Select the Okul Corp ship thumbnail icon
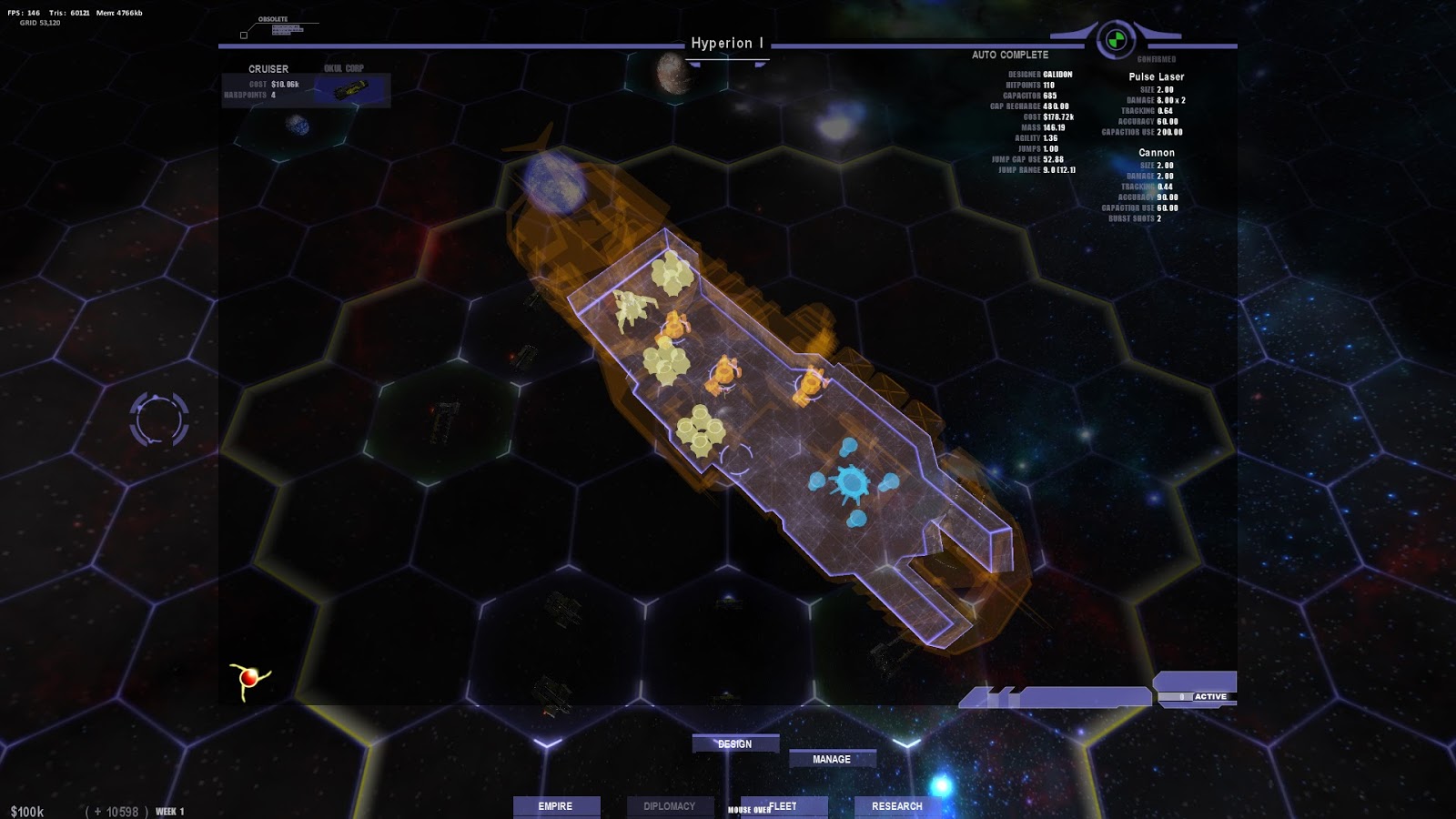Image resolution: width=1456 pixels, height=819 pixels. (350, 88)
